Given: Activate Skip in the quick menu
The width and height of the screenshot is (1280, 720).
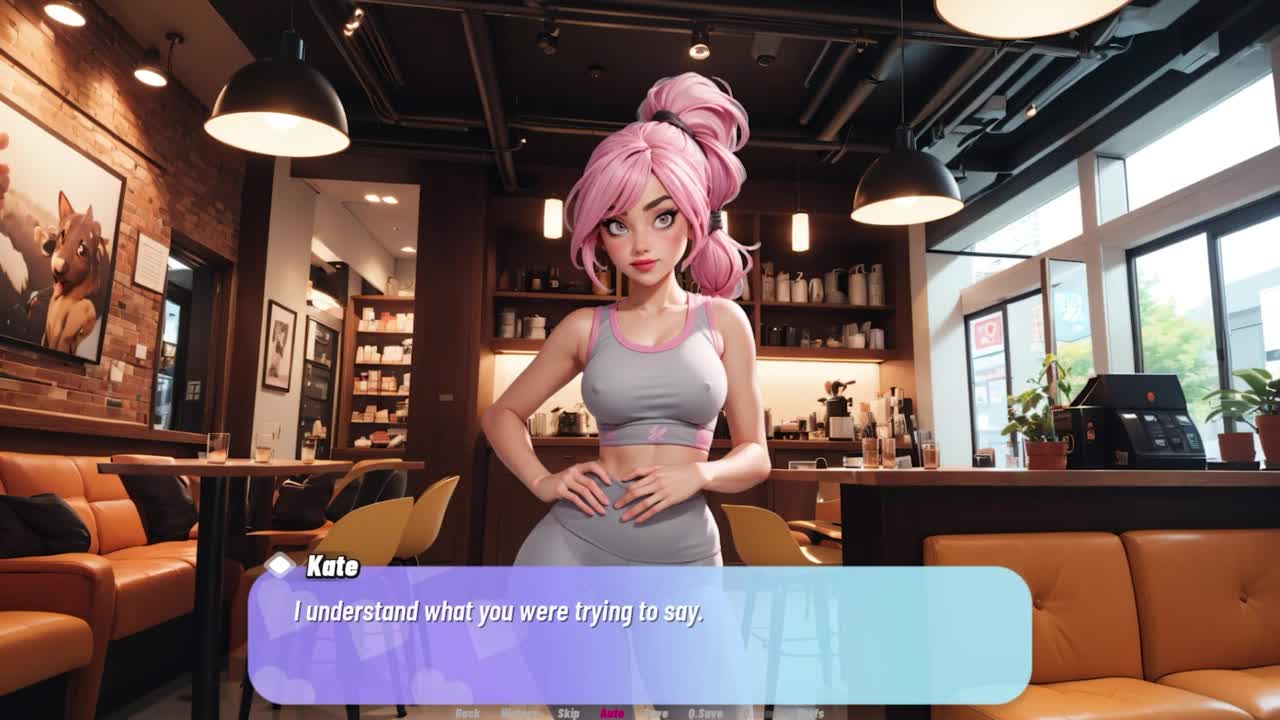Looking at the screenshot, I should tap(568, 713).
